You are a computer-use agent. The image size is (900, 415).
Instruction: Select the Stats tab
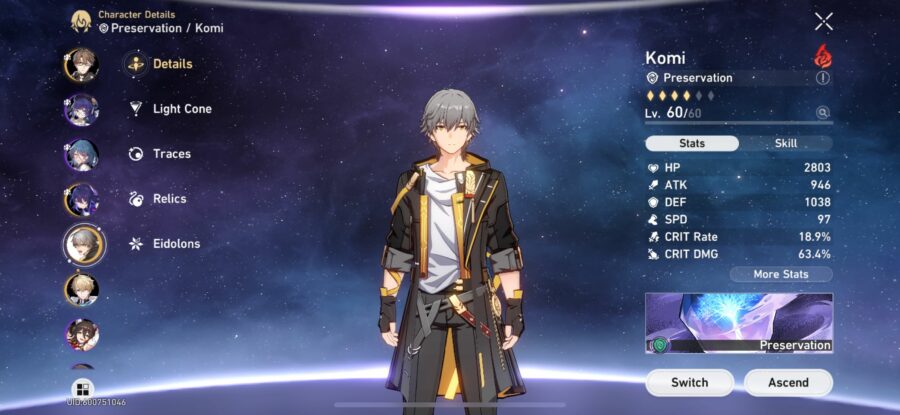(x=692, y=143)
